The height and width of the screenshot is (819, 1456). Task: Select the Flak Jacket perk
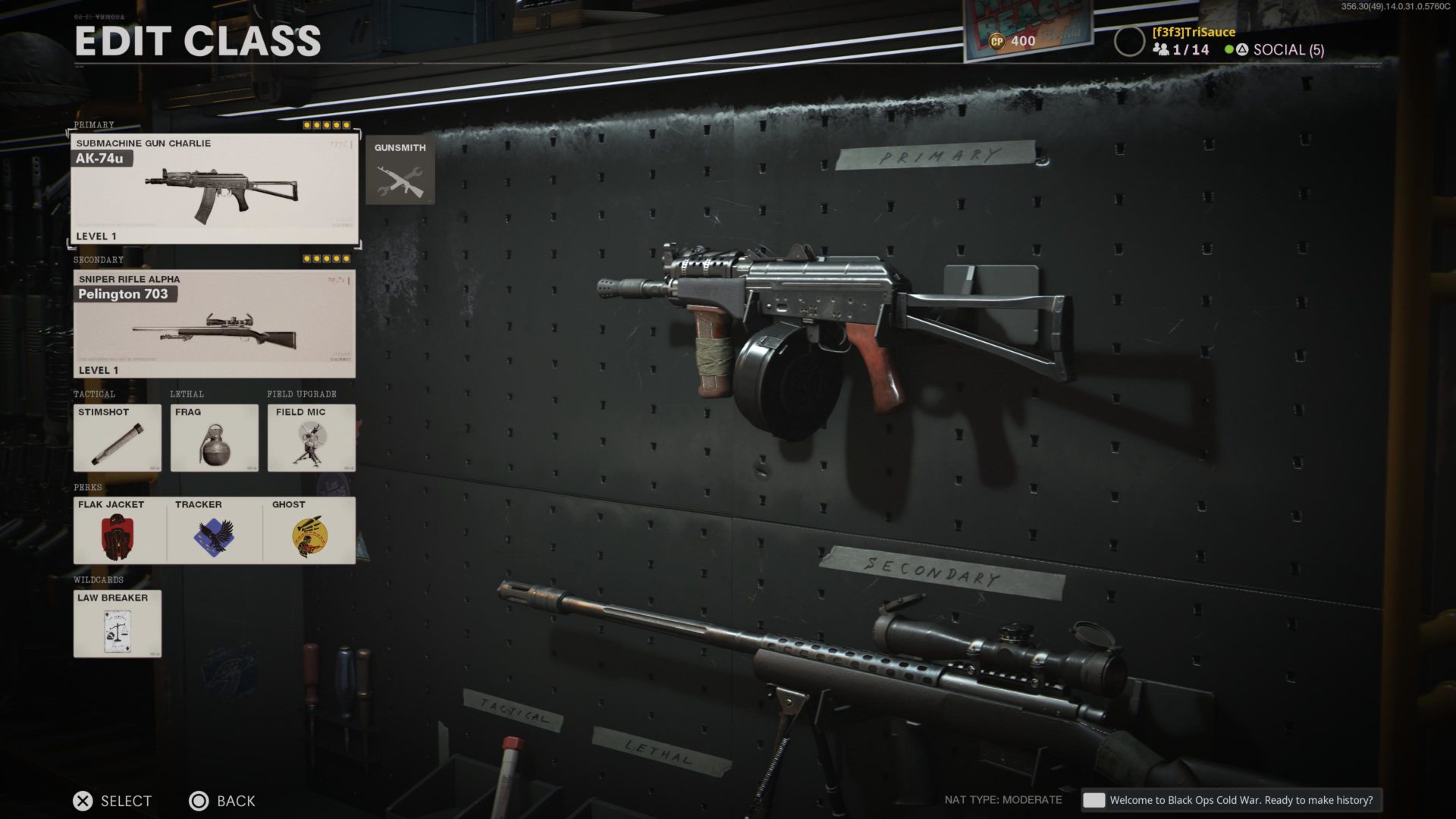[x=119, y=530]
